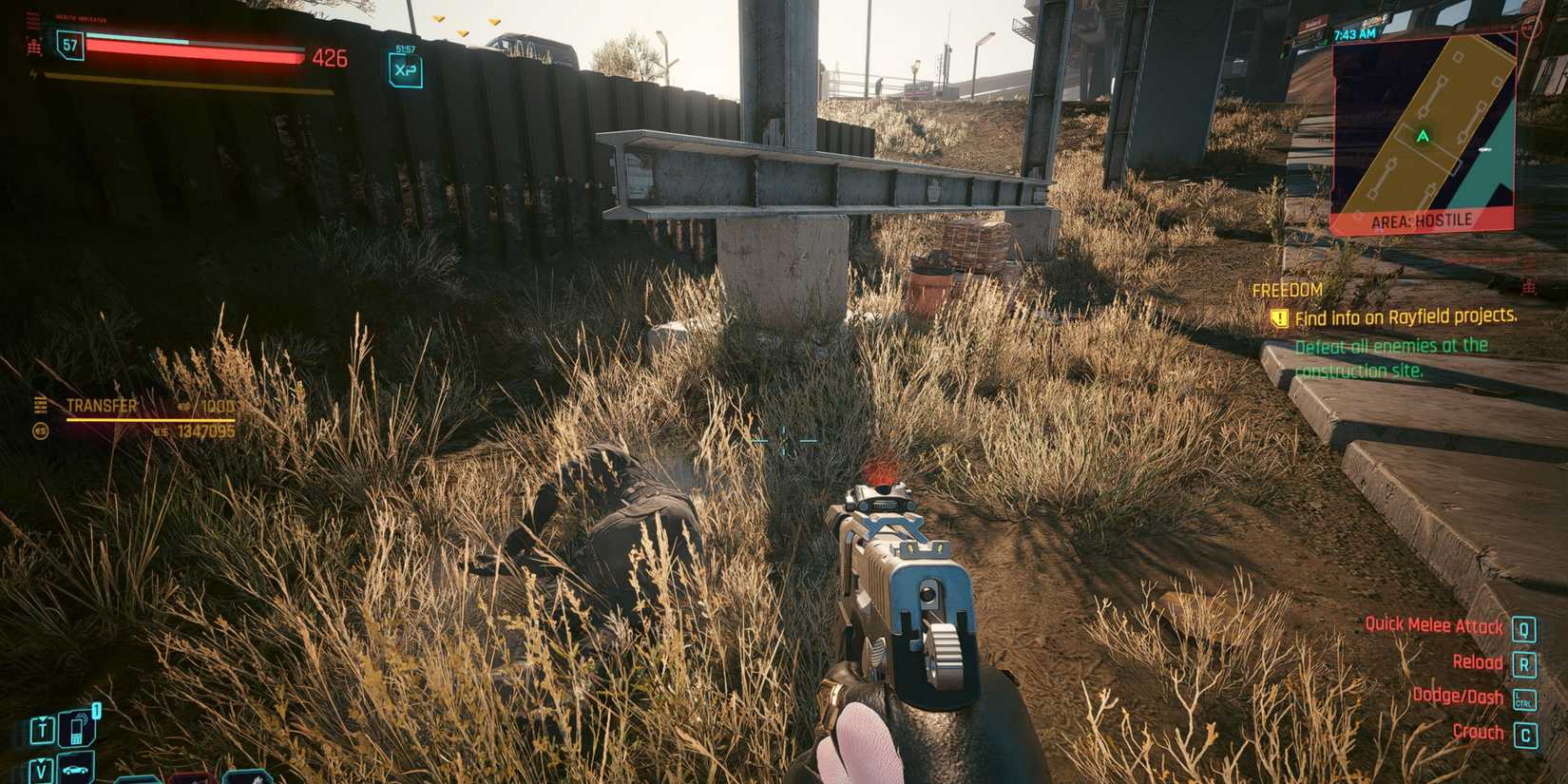Screen dimensions: 1568x784
Task: Click the player marker A on the minimap
Action: [1423, 136]
